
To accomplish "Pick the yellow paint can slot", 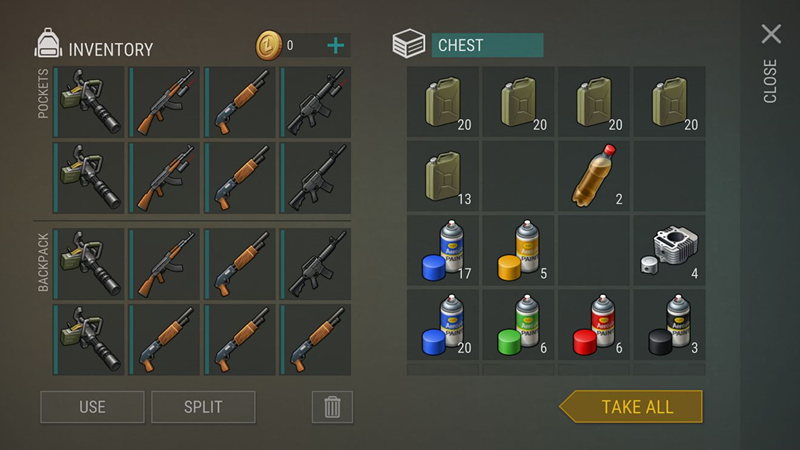I will point(519,250).
